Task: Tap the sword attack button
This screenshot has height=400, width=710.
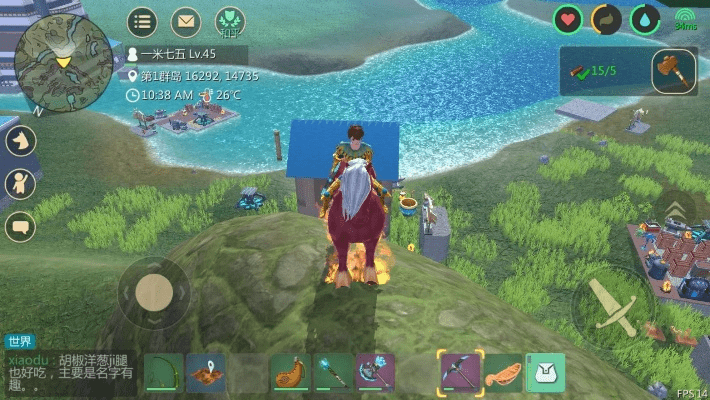Action: tap(612, 307)
